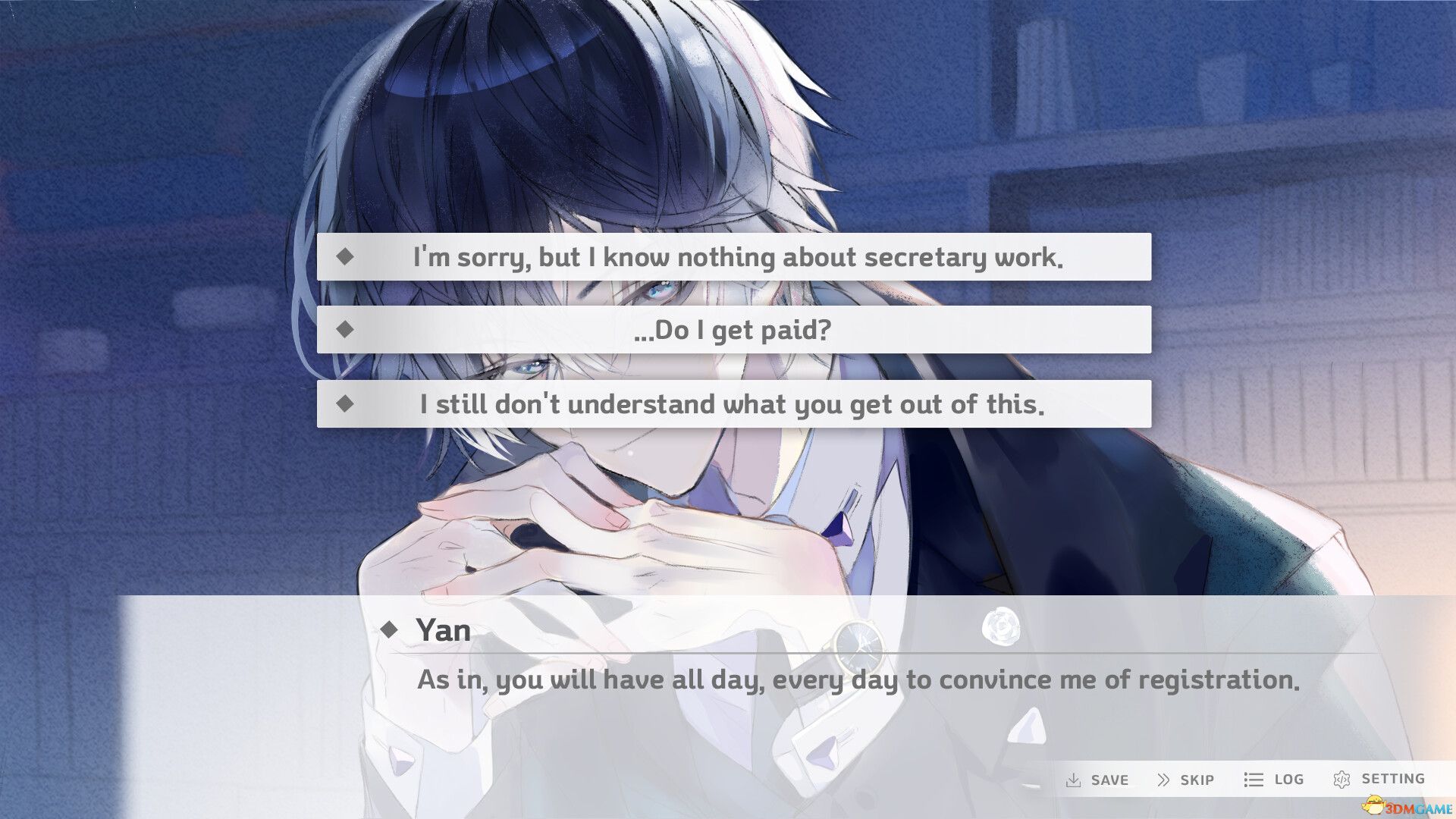The image size is (1456, 819).
Task: Click the diamond marker beside 'Do I get paid?'
Action: tap(348, 330)
